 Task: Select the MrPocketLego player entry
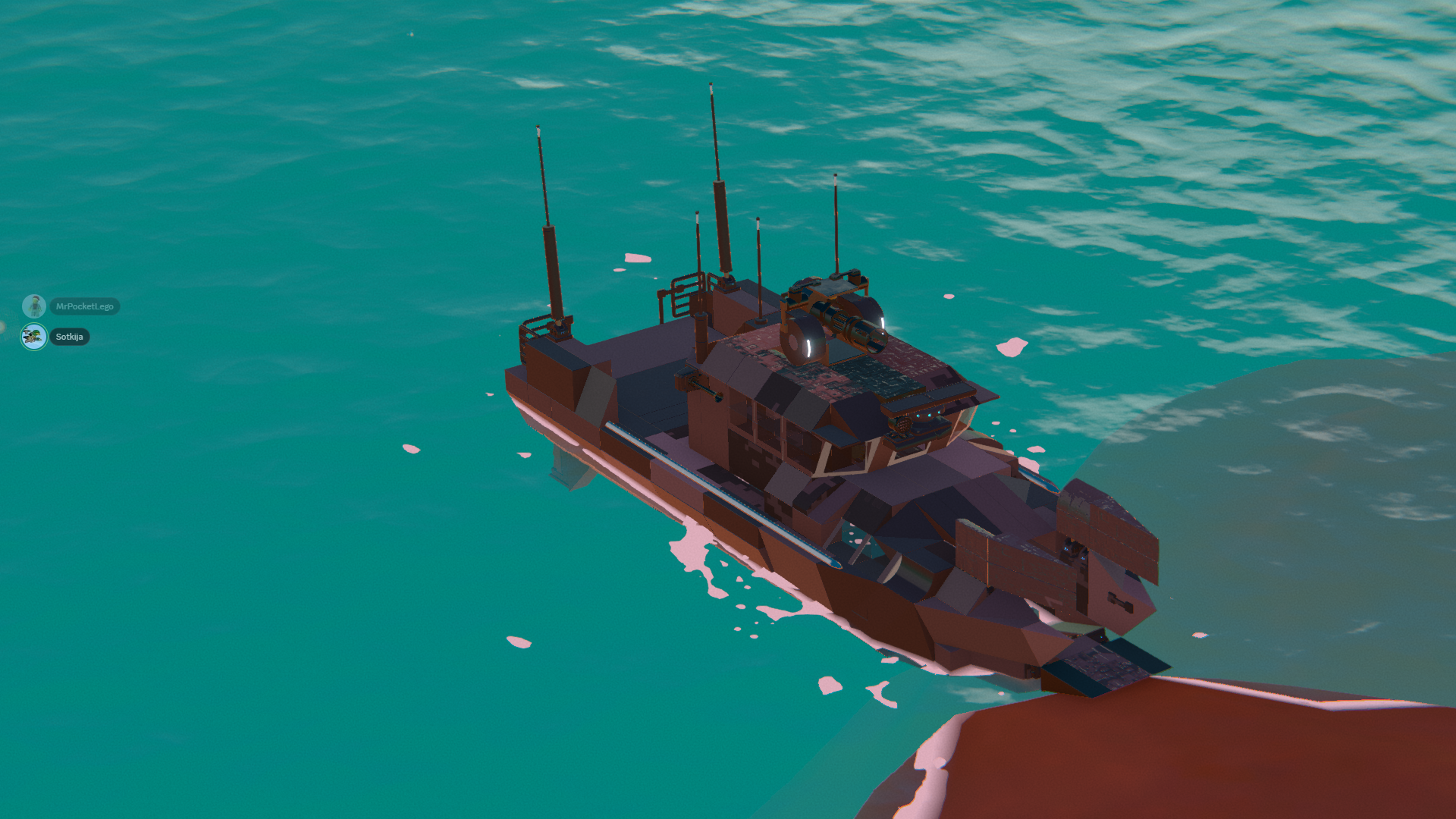[84, 306]
